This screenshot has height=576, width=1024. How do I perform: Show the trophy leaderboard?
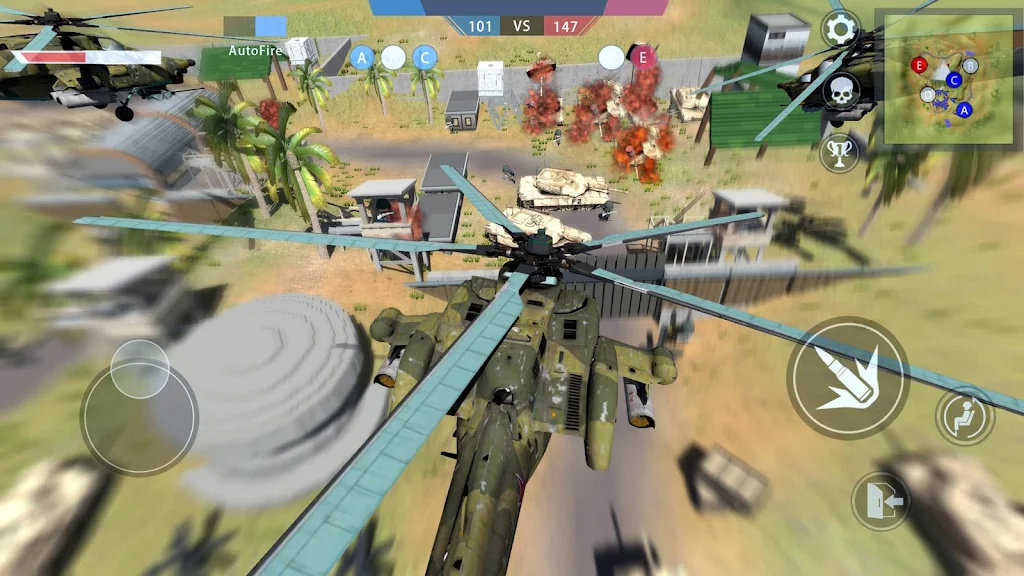[839, 153]
